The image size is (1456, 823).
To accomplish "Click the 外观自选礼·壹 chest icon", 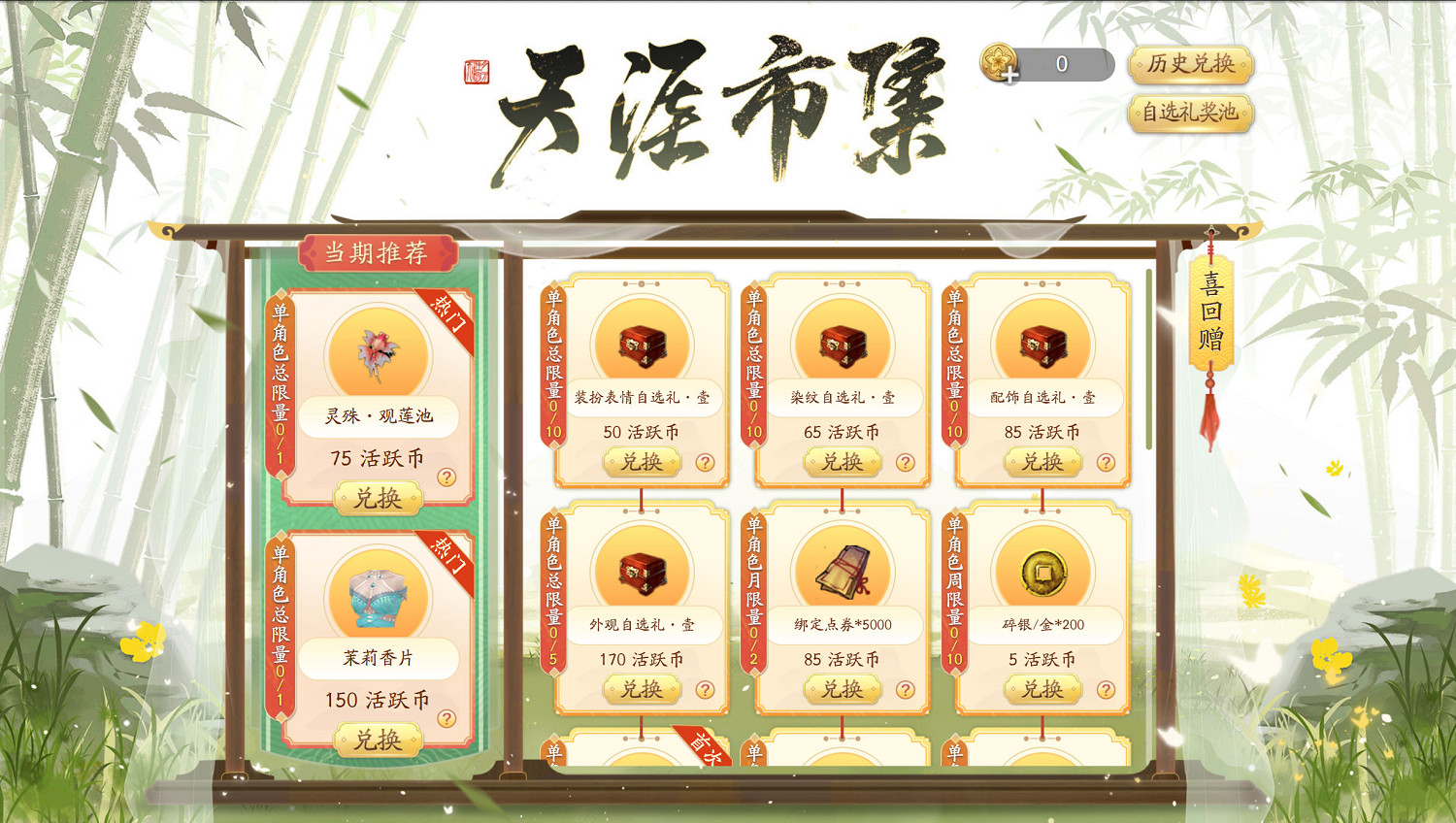I will [x=643, y=571].
